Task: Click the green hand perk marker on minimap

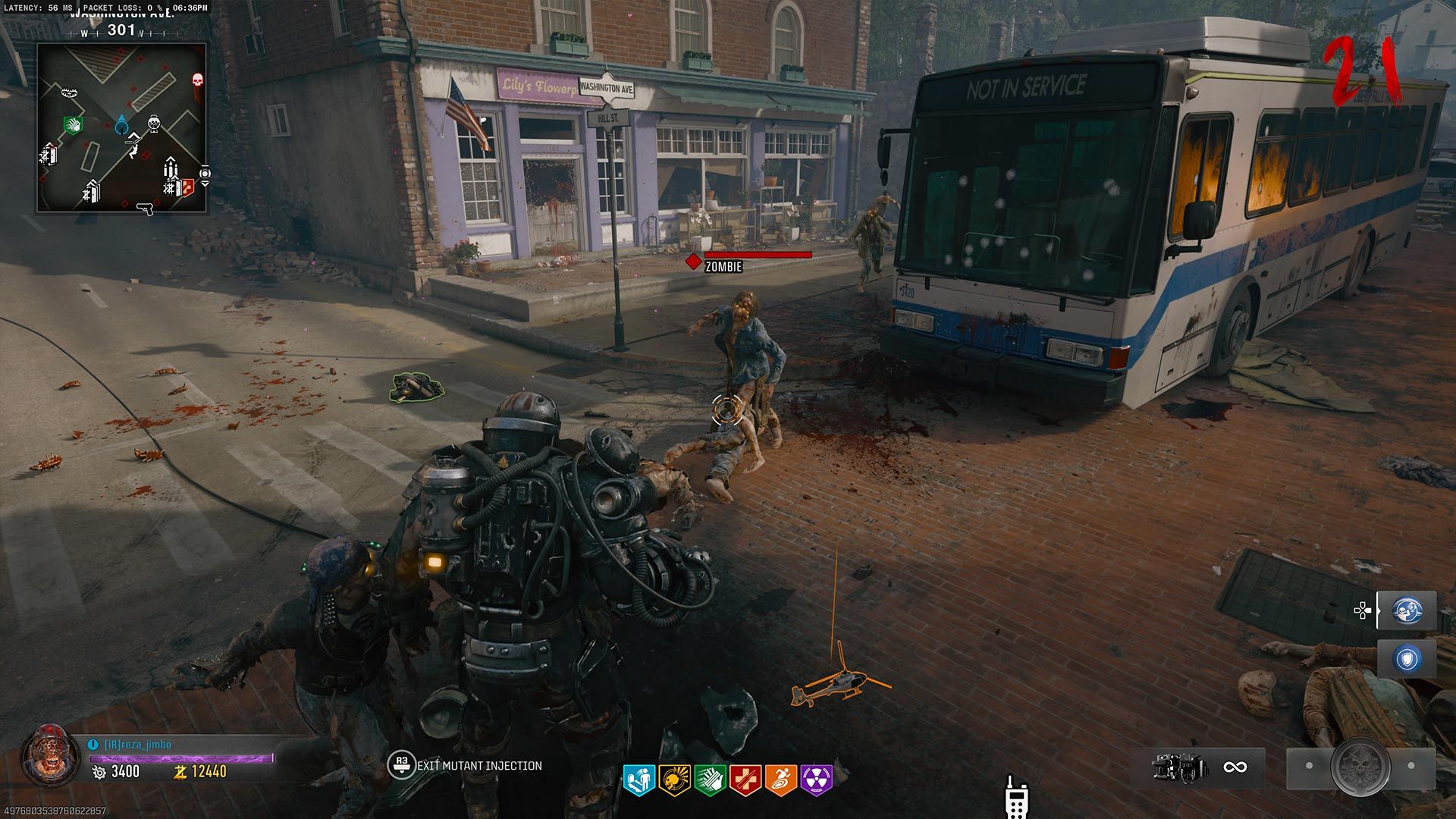Action: click(x=72, y=124)
